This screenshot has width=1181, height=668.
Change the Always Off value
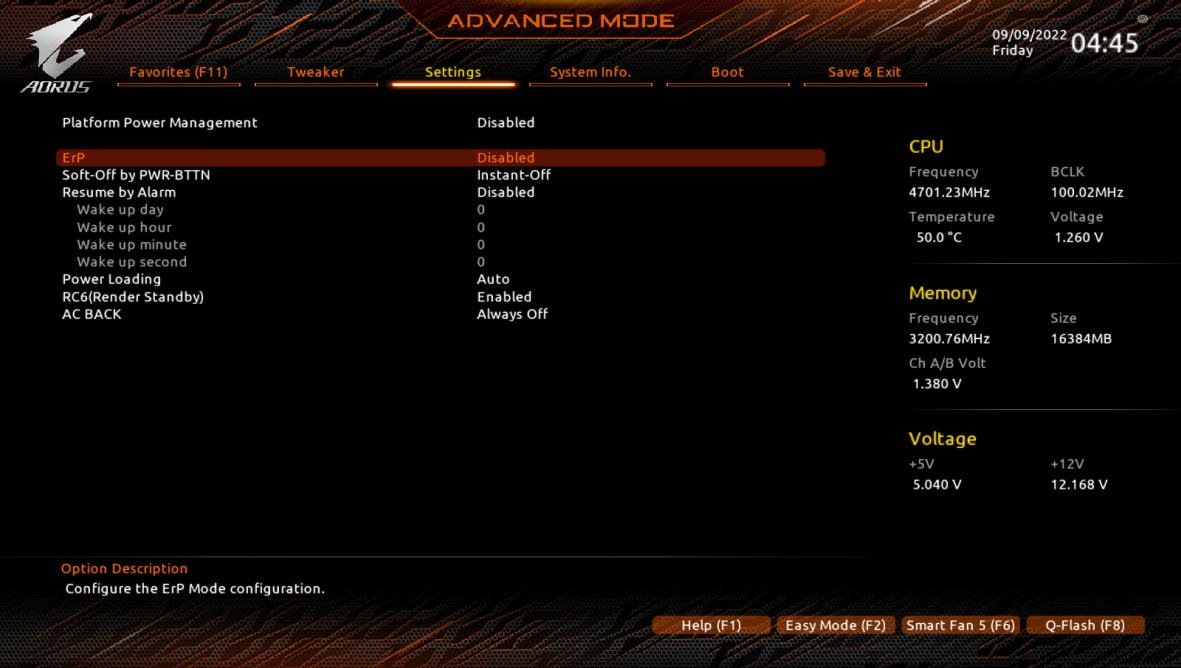click(x=512, y=314)
